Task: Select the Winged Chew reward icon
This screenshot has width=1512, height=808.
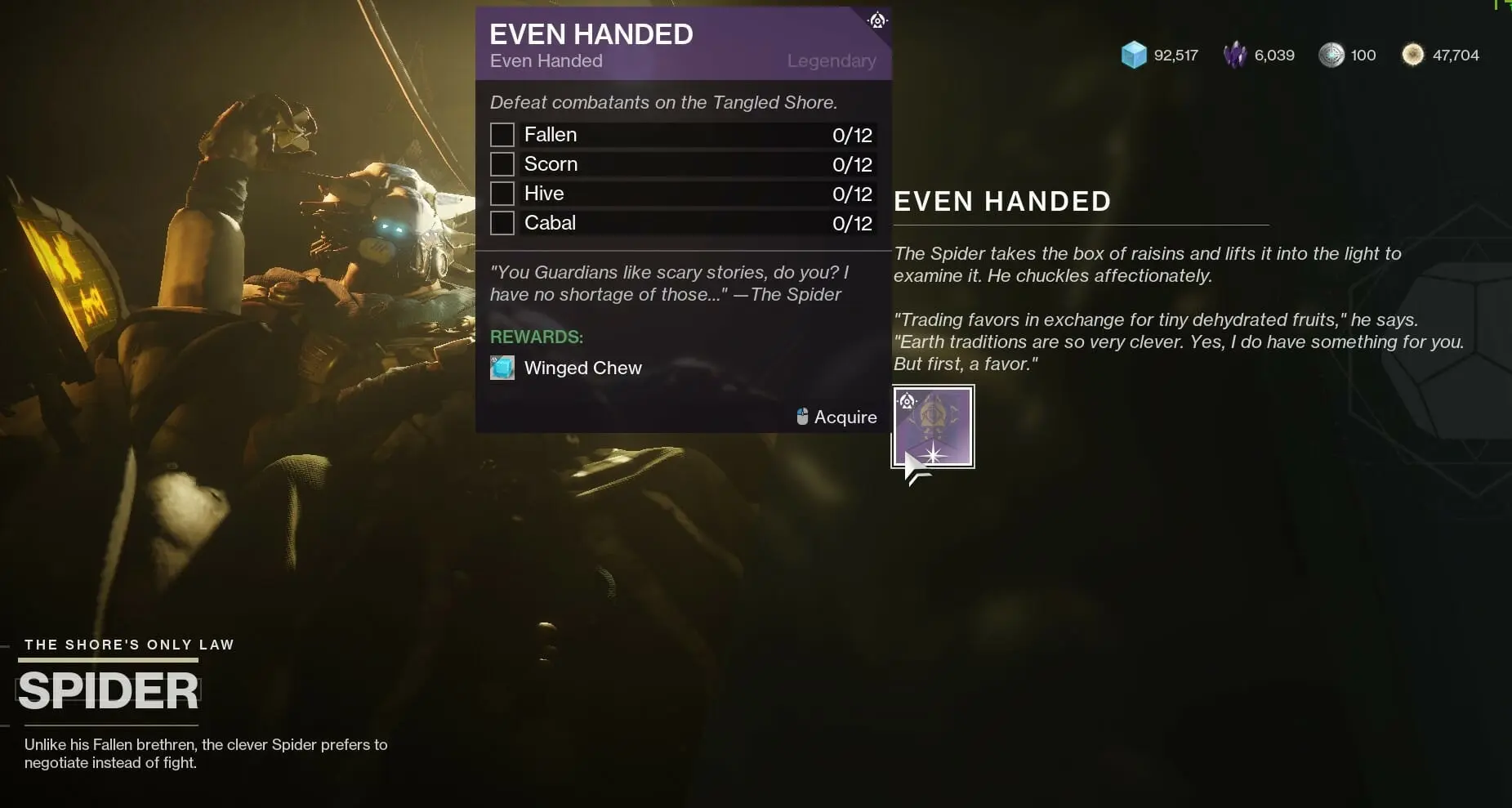Action: tap(502, 368)
